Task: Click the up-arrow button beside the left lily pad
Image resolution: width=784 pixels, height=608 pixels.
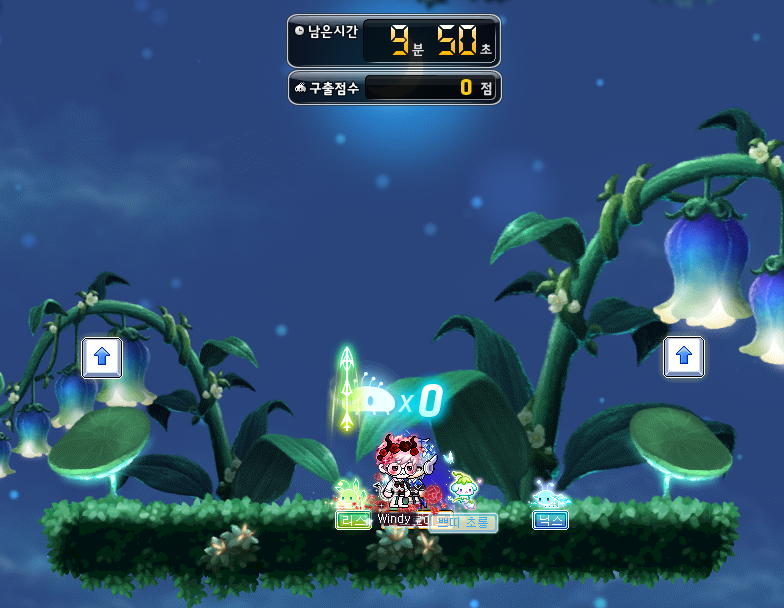Action: click(102, 357)
